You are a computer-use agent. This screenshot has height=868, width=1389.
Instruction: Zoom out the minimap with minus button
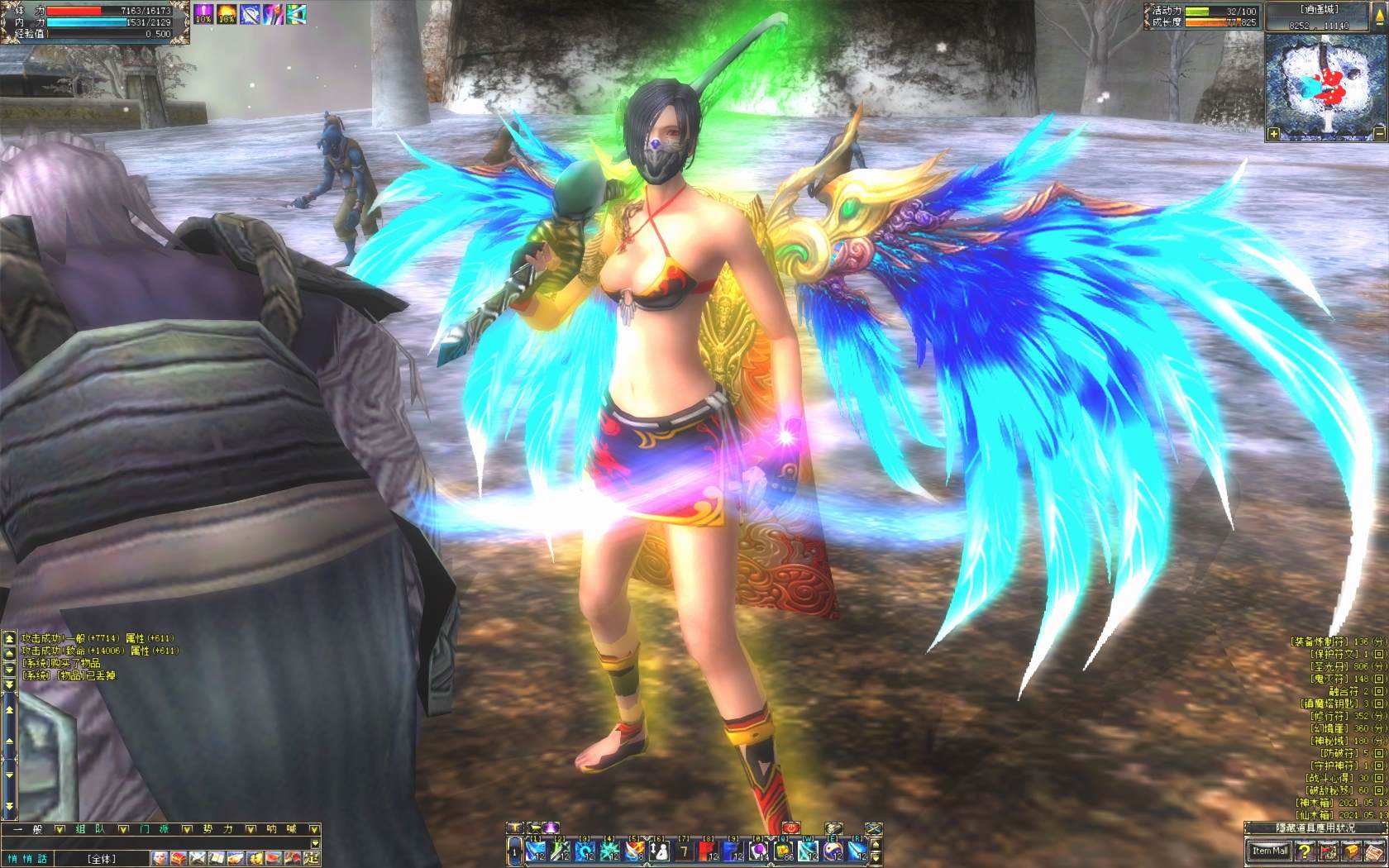(x=1379, y=133)
